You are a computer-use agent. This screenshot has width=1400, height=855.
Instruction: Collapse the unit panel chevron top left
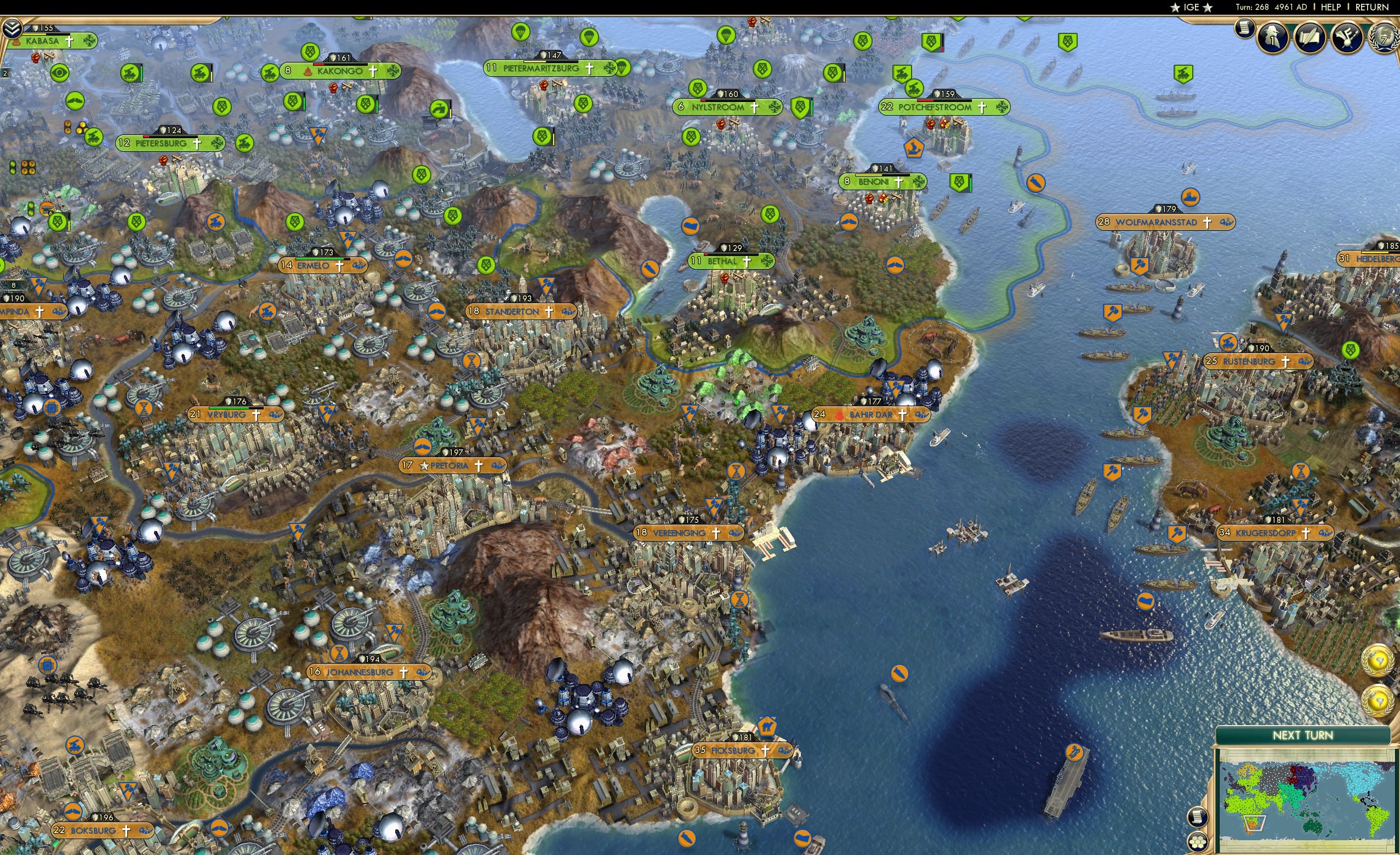click(x=13, y=27)
